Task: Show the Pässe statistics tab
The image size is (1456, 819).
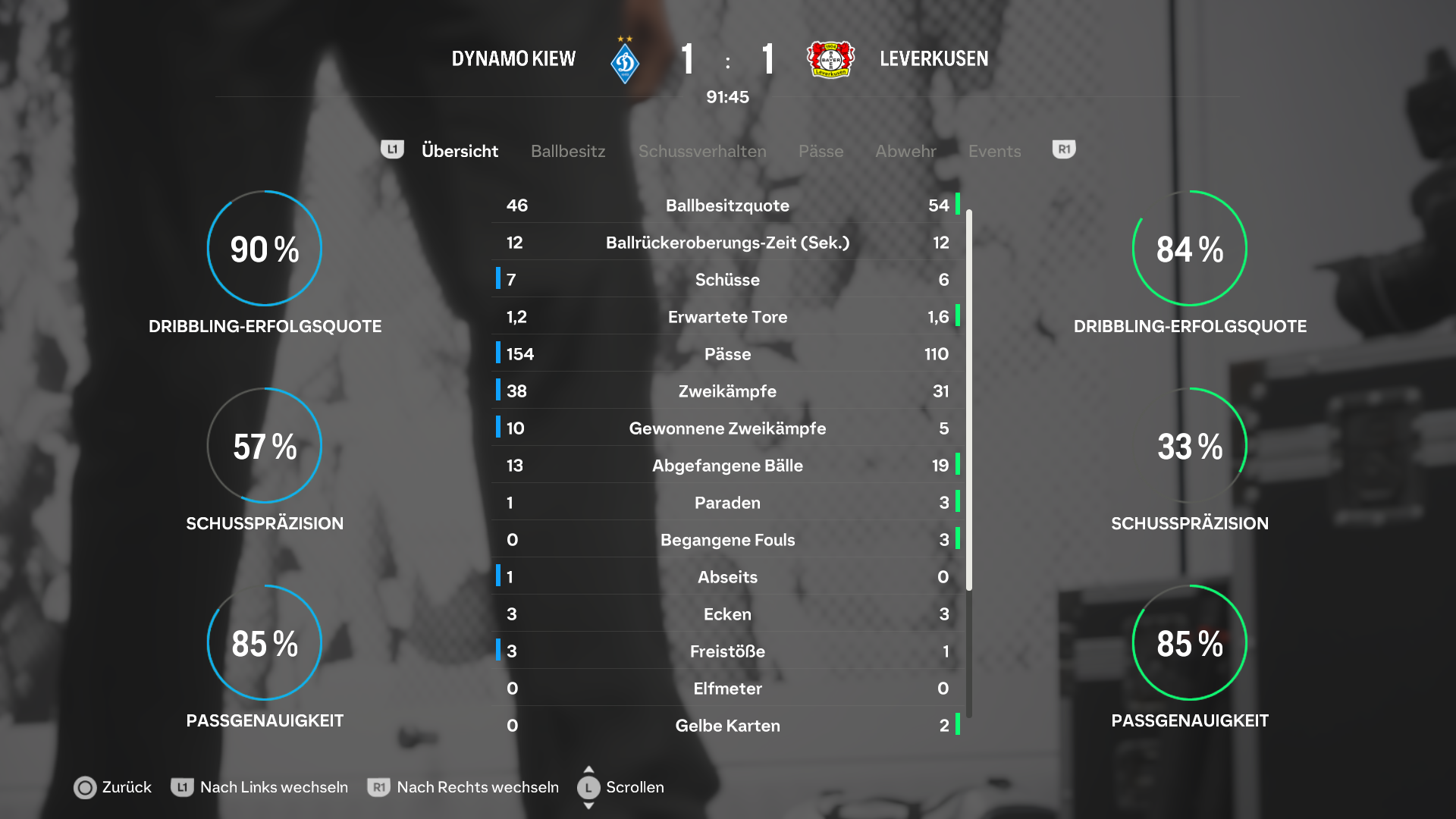Action: click(x=821, y=151)
